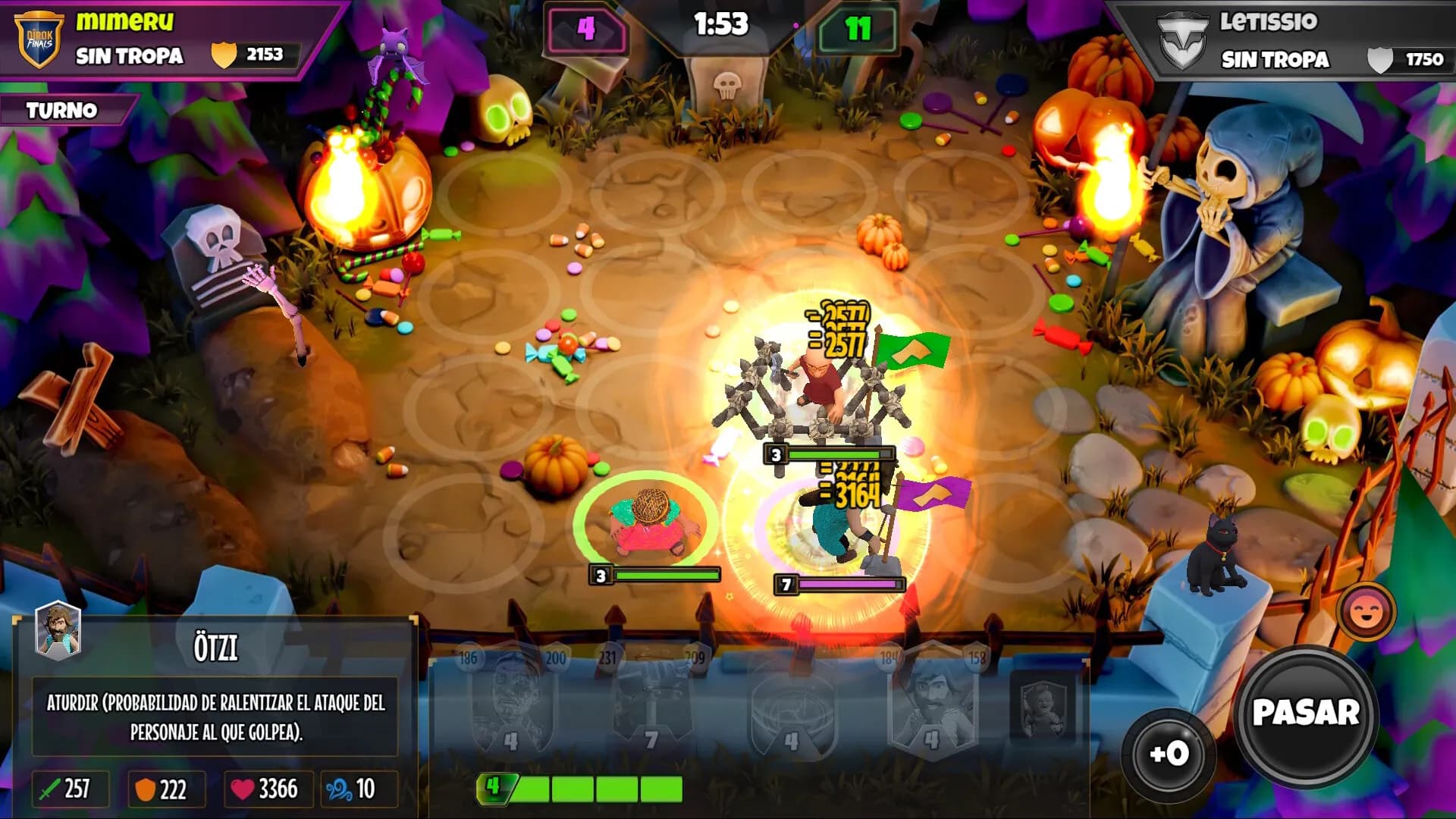The height and width of the screenshot is (819, 1456).
Task: Pick the cost-4 card with 186 attack
Action: pyautogui.click(x=513, y=701)
